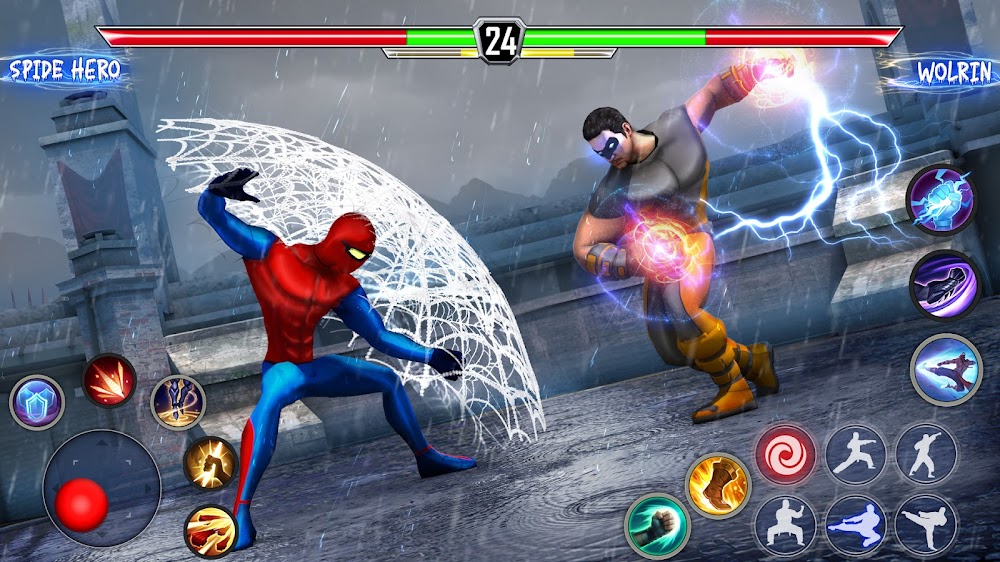
Task: Perform the lunging straight punch move
Action: point(856,455)
